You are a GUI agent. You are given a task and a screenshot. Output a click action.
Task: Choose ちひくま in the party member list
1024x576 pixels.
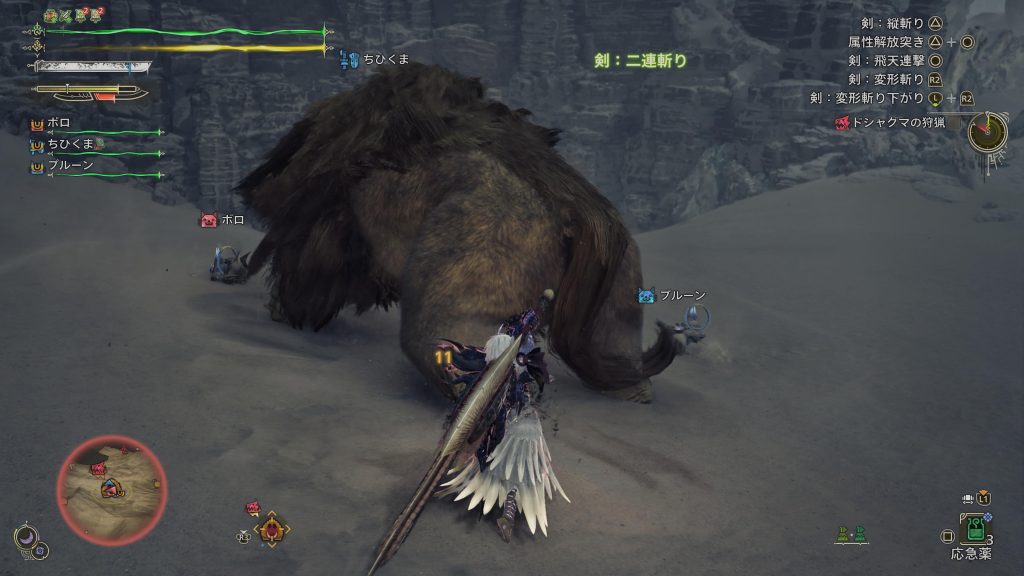pyautogui.click(x=68, y=144)
